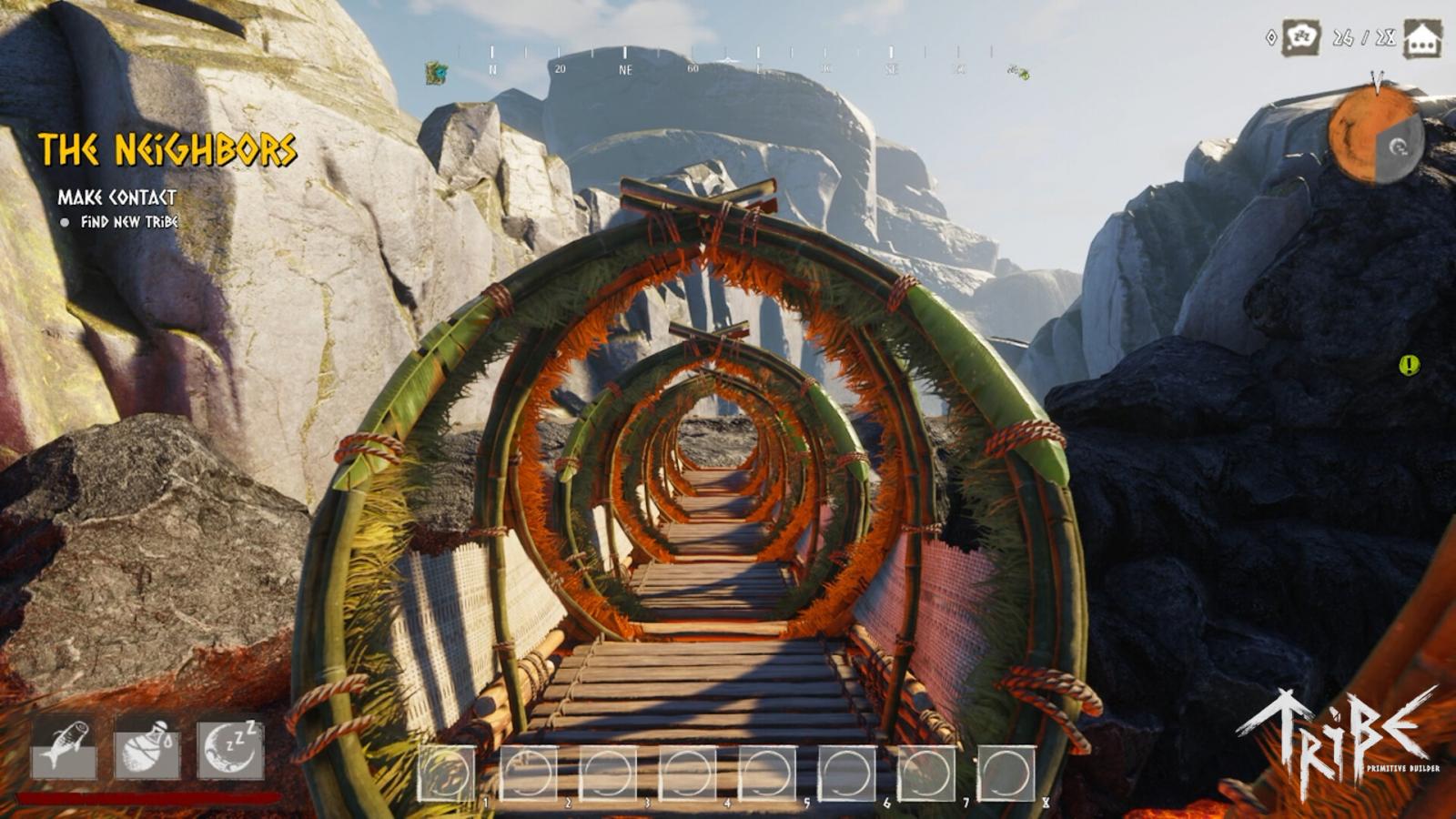1456x819 pixels.
Task: Open the house population icon
Action: click(1422, 39)
